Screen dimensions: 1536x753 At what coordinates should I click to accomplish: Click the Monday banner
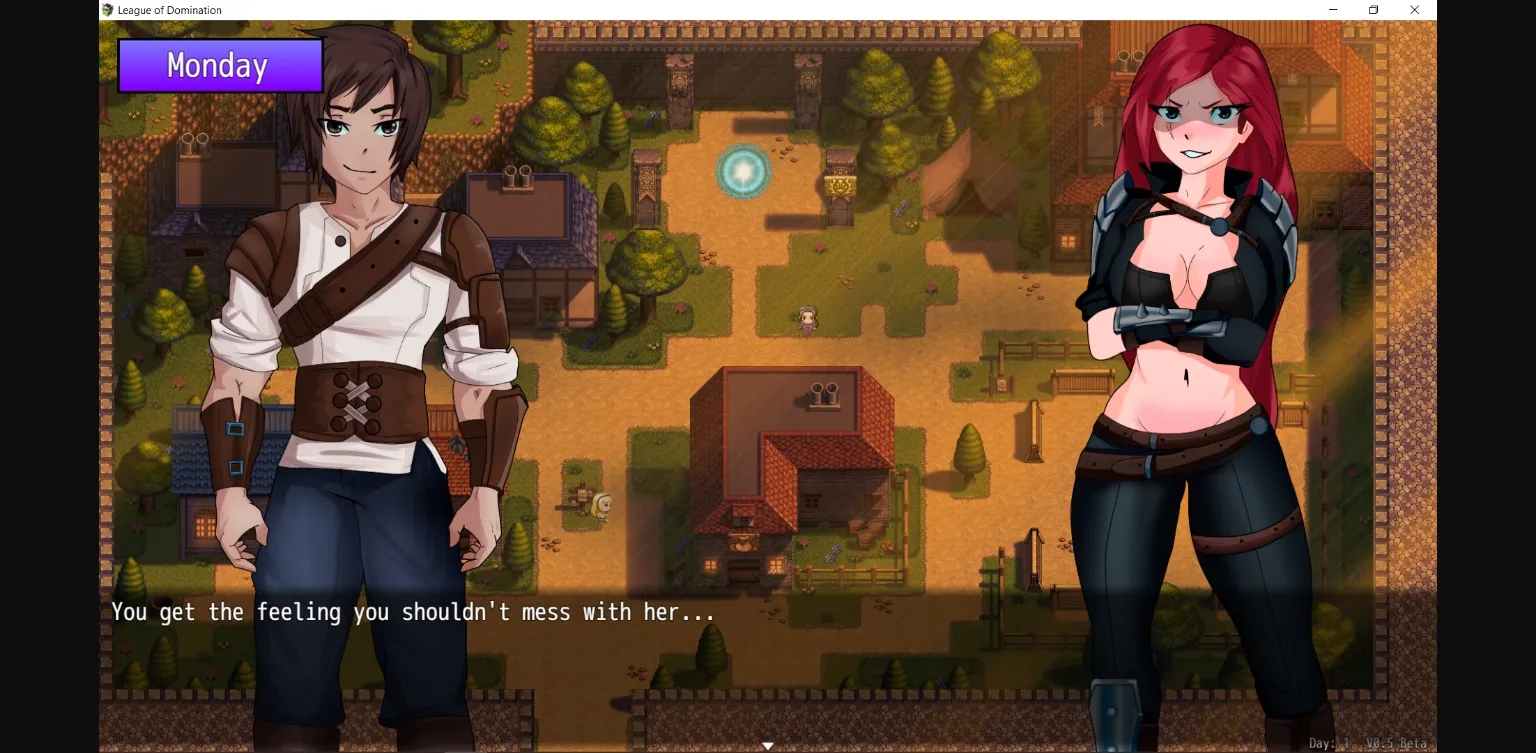point(218,66)
